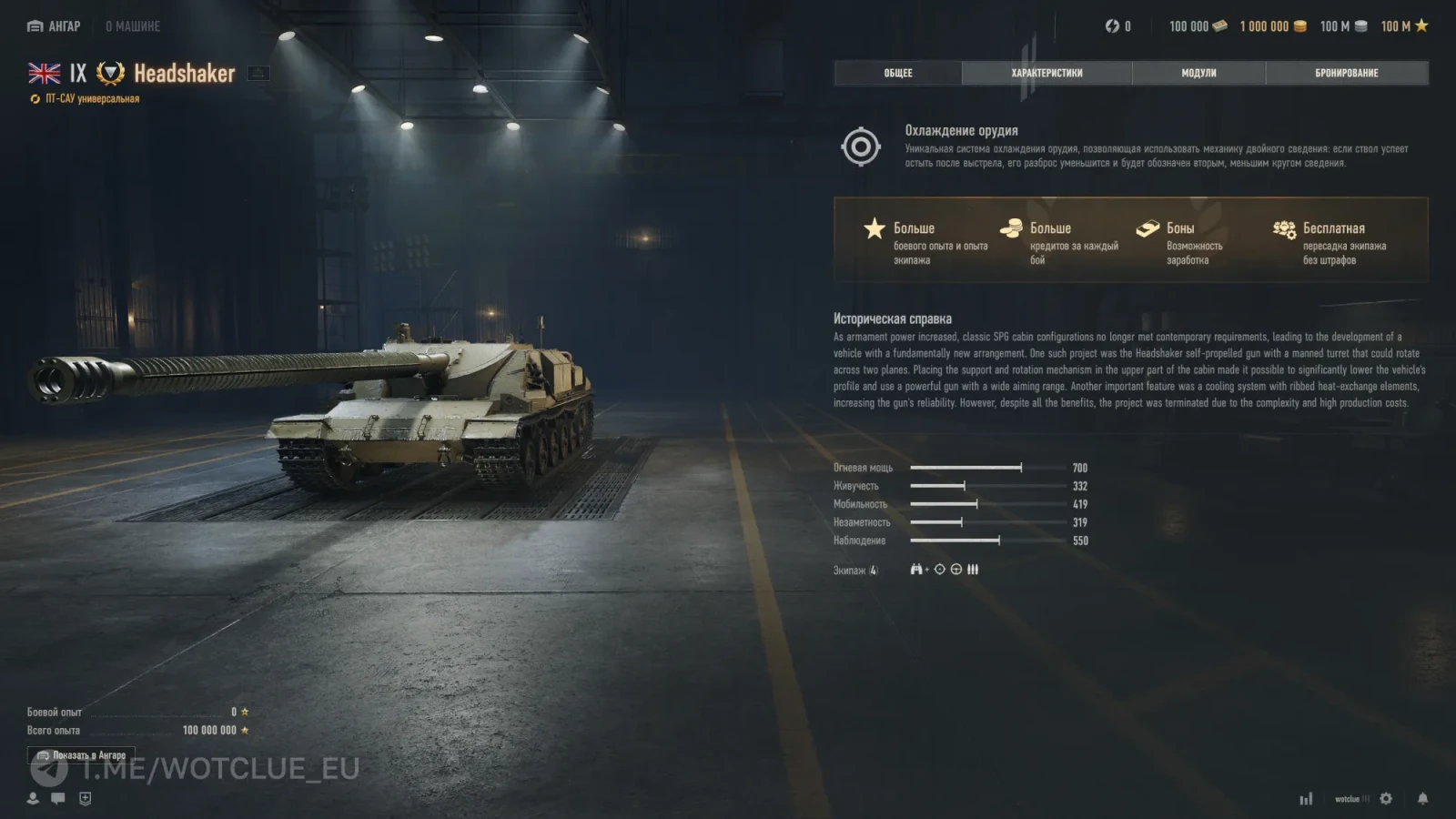Click the Показать в Ангаре button
This screenshot has height=819, width=1456.
pos(81,755)
